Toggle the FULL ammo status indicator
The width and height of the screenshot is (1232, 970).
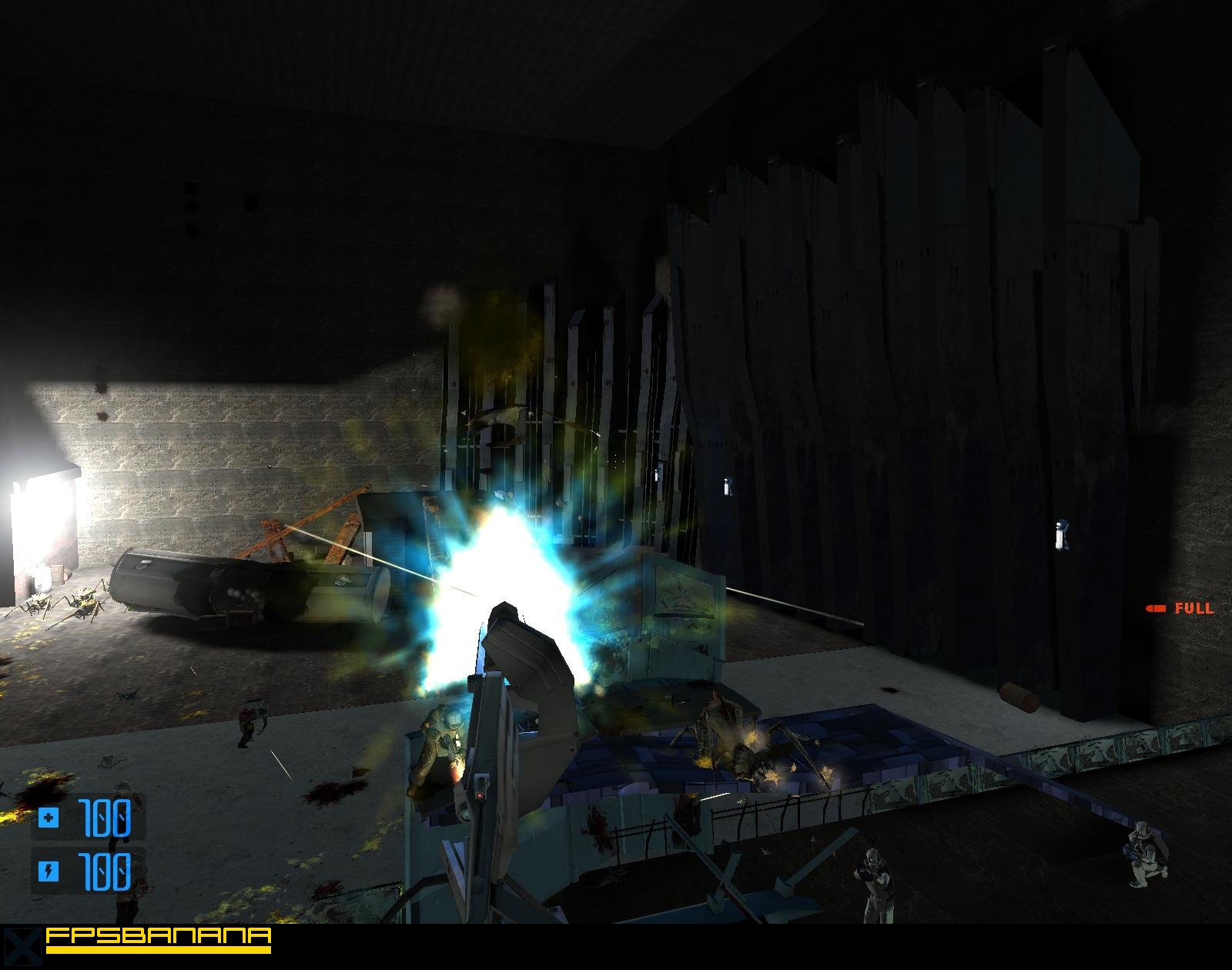coord(1178,607)
